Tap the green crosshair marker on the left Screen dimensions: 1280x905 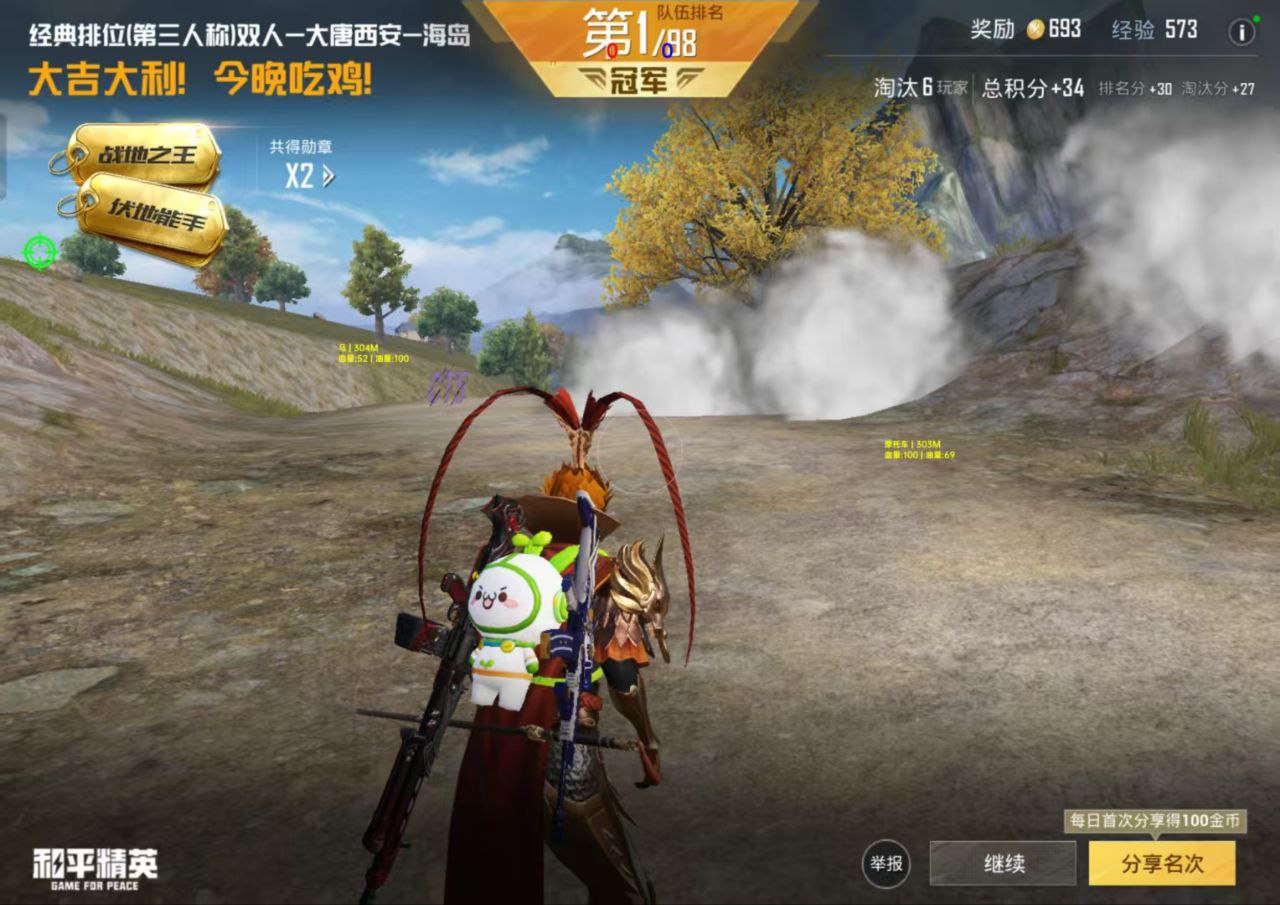click(38, 251)
